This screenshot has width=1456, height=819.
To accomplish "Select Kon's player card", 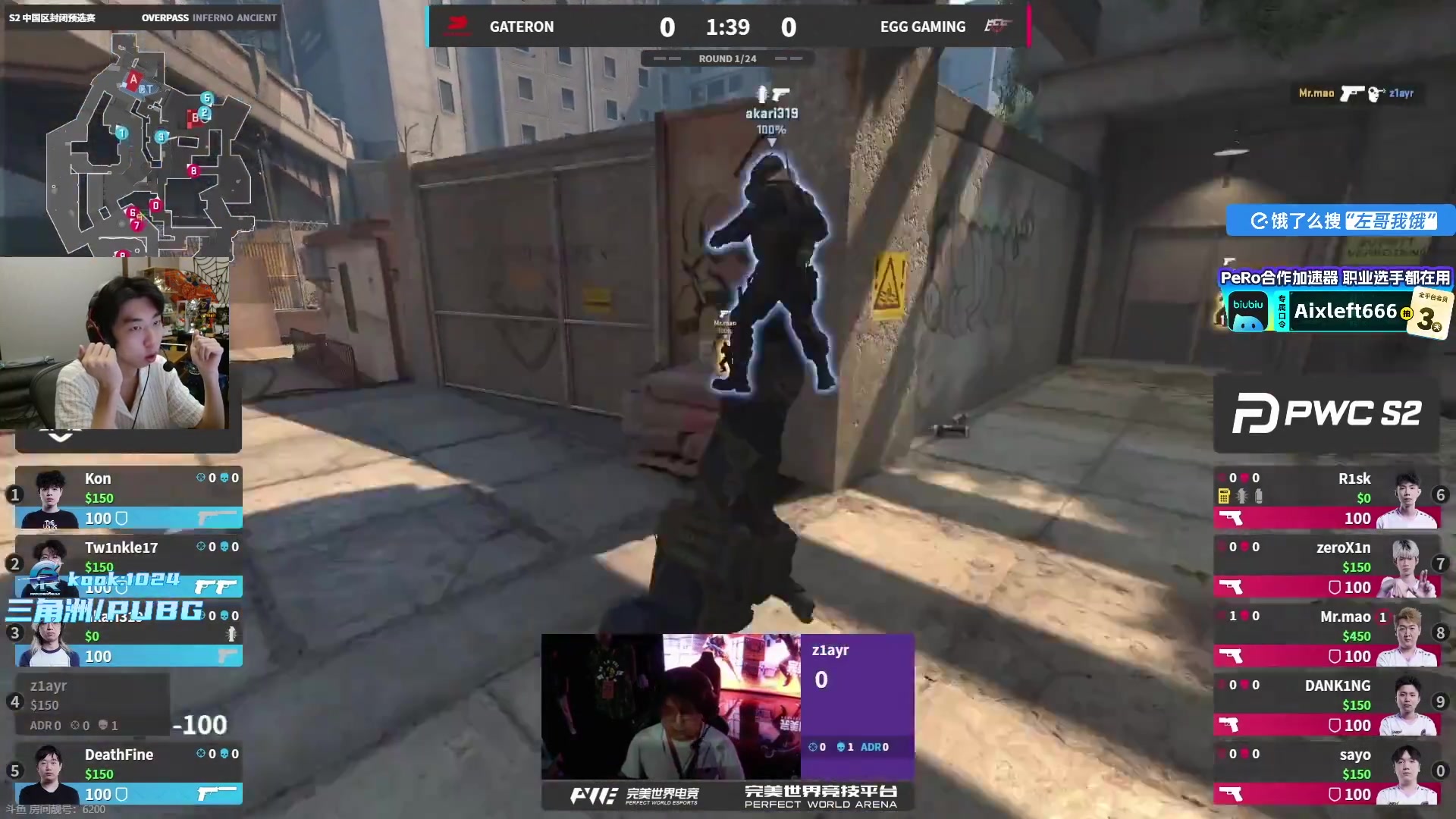I will point(129,497).
